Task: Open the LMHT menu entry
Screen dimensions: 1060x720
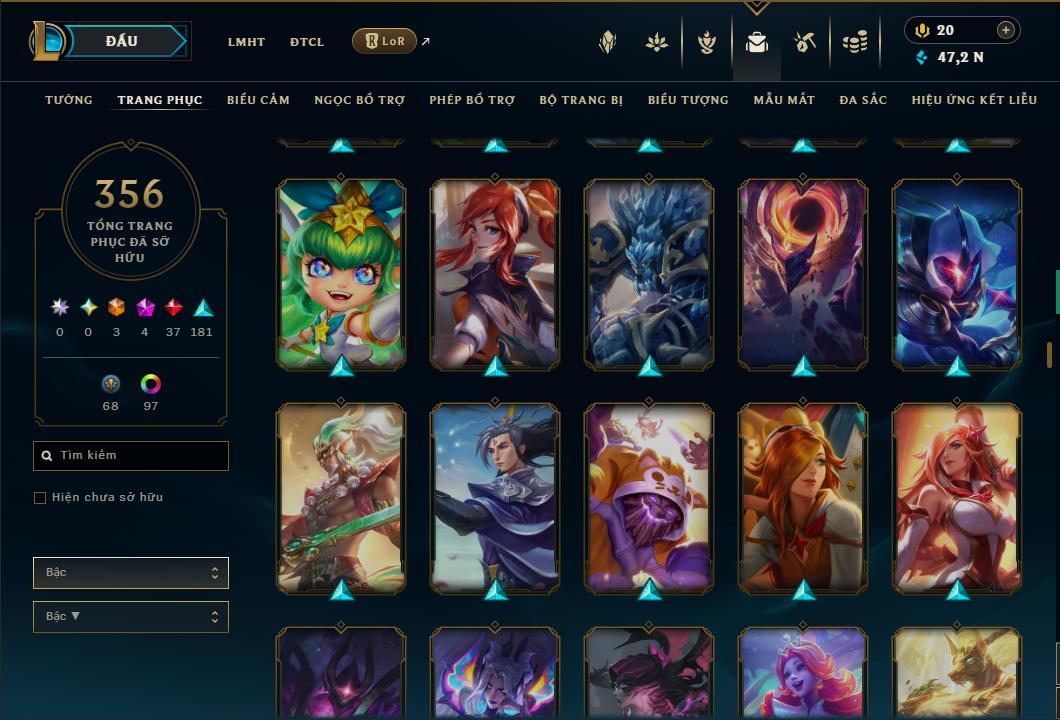Action: click(246, 42)
